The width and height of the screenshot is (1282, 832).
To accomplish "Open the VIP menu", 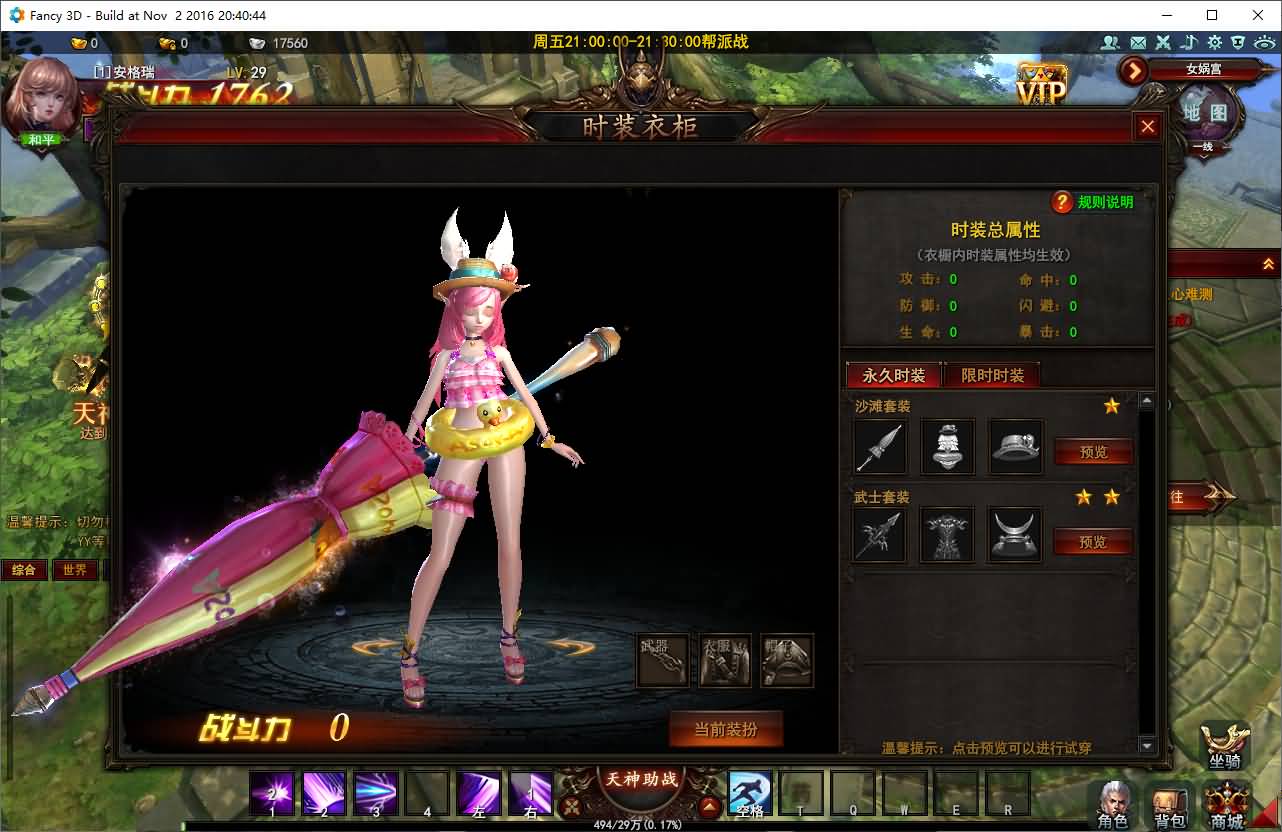I will pos(1041,86).
